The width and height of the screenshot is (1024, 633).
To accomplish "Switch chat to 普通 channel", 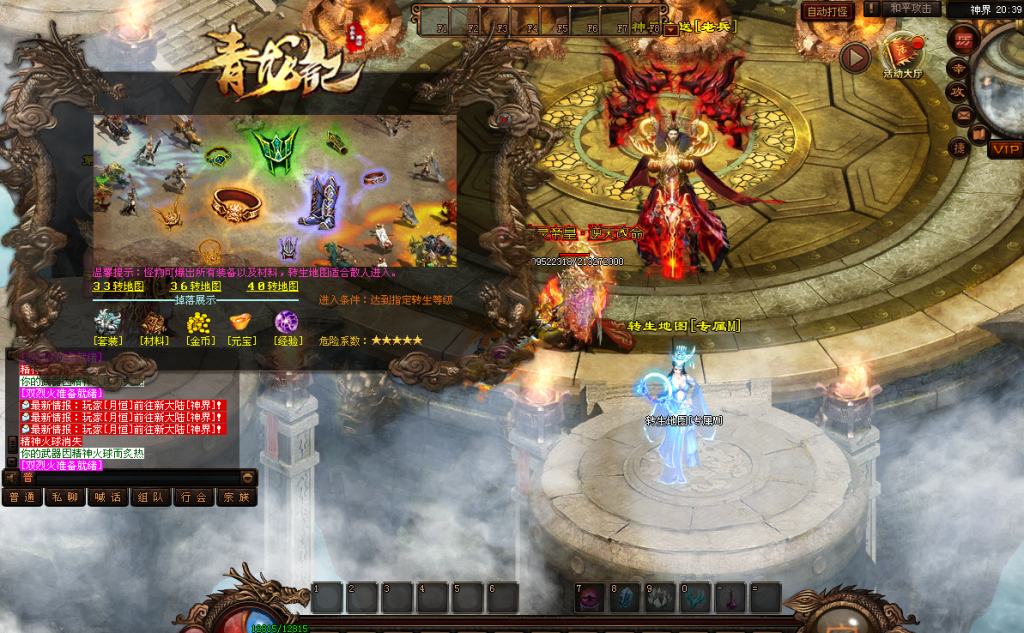I will (x=22, y=497).
